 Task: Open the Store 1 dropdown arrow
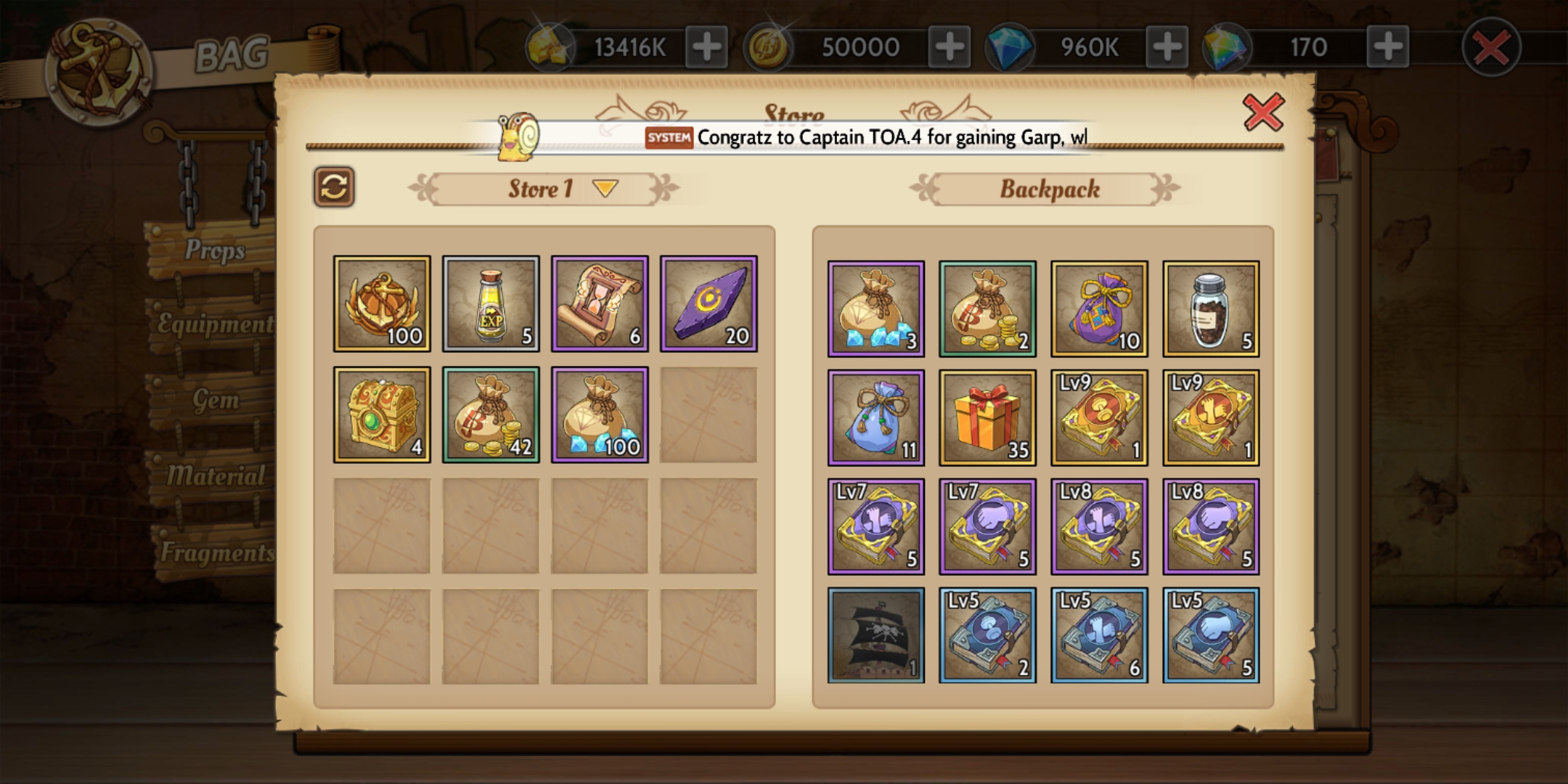605,189
